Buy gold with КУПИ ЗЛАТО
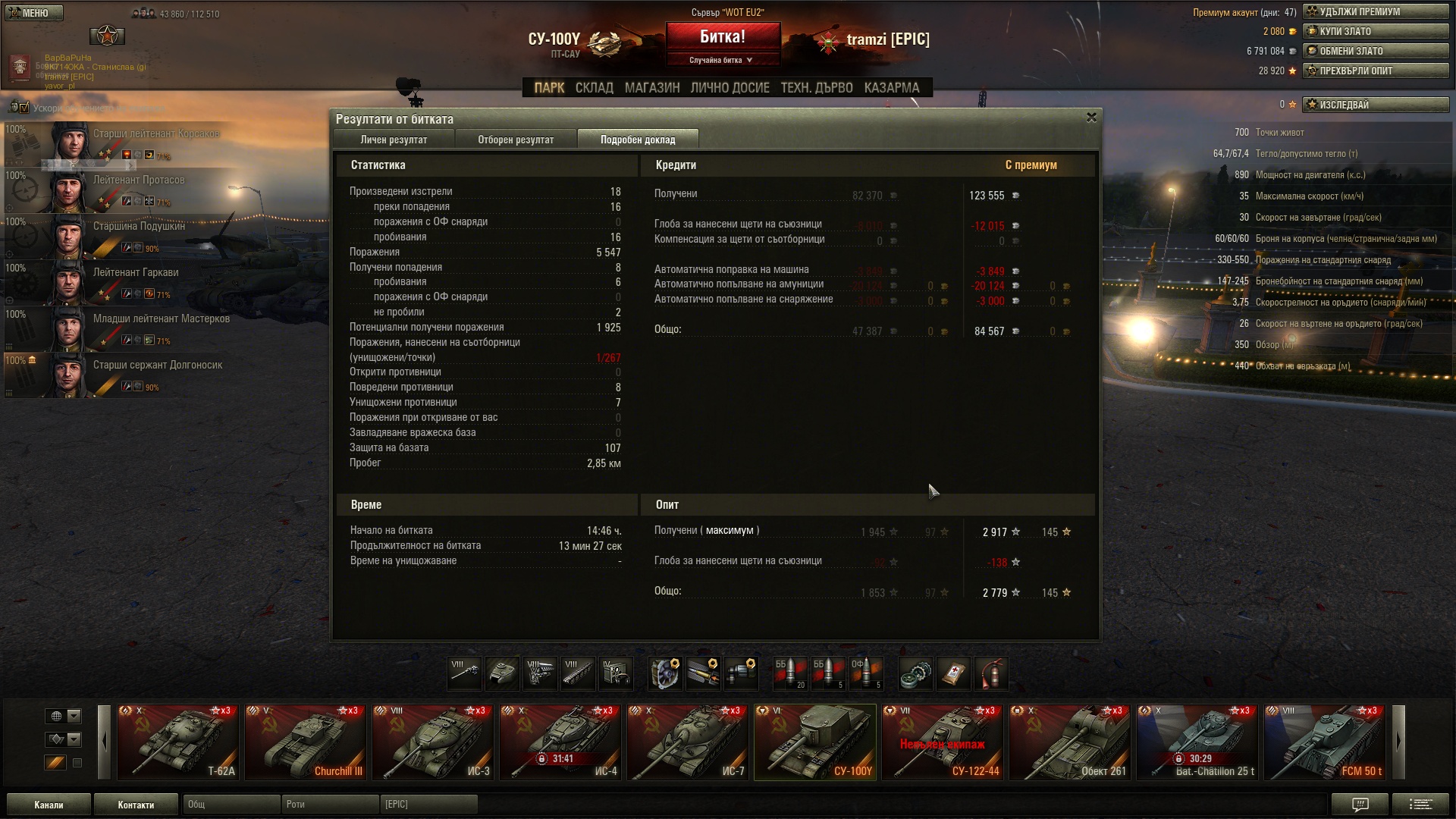Viewport: 1456px width, 819px height. pos(1375,31)
